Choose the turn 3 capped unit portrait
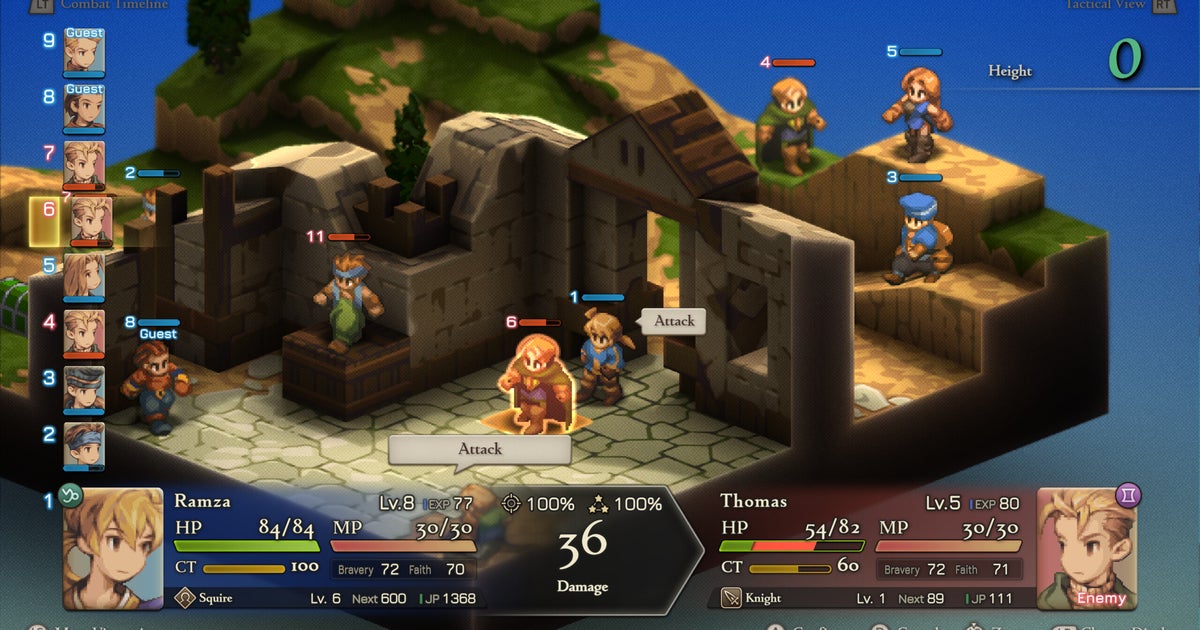 [84, 389]
